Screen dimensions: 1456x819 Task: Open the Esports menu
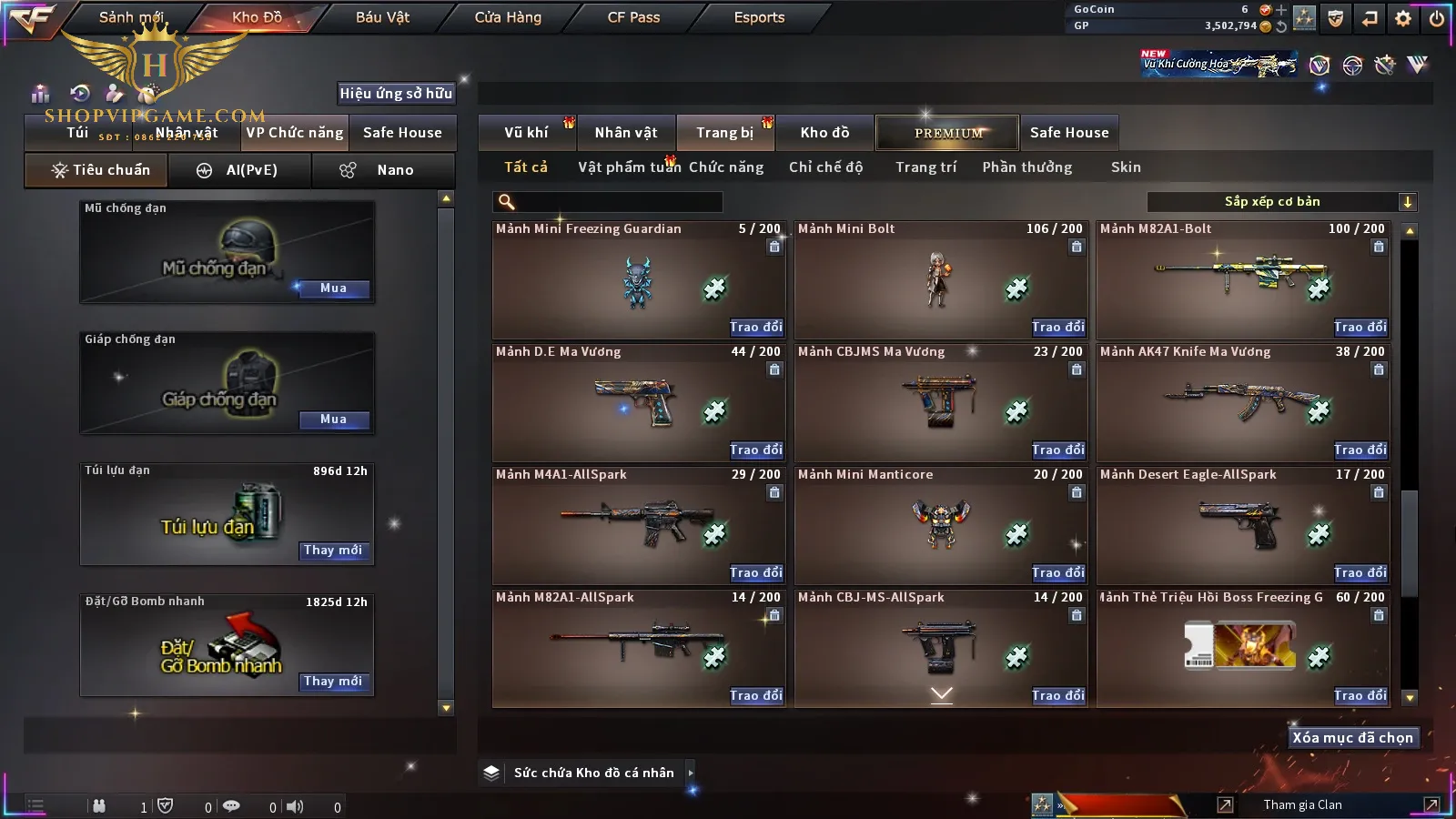(x=759, y=17)
